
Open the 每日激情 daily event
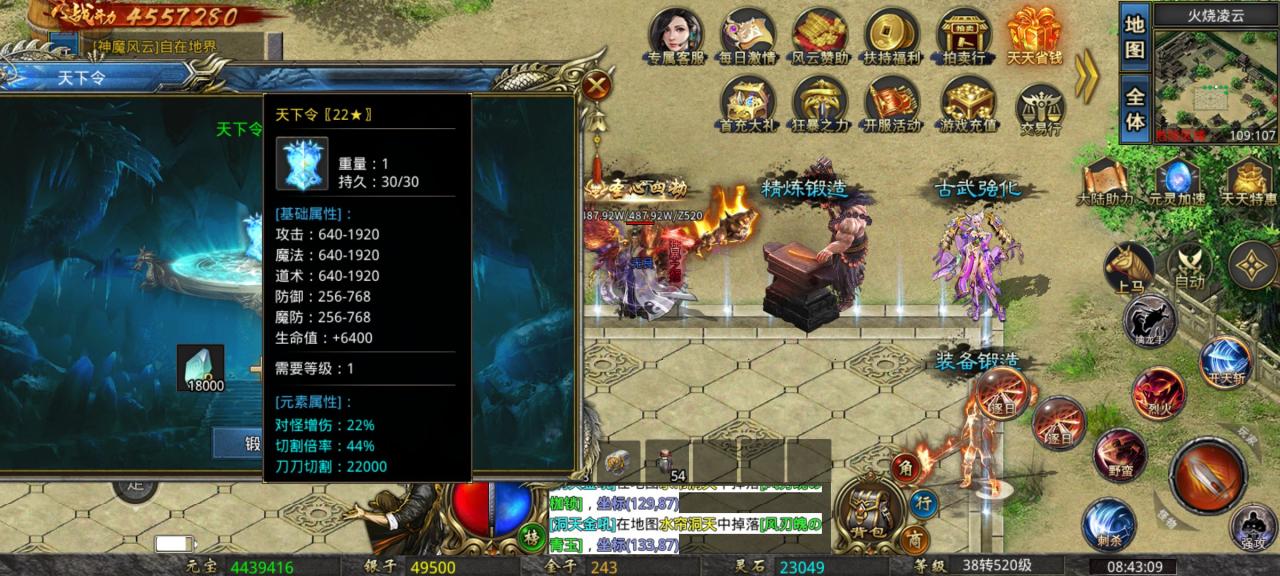tap(749, 35)
